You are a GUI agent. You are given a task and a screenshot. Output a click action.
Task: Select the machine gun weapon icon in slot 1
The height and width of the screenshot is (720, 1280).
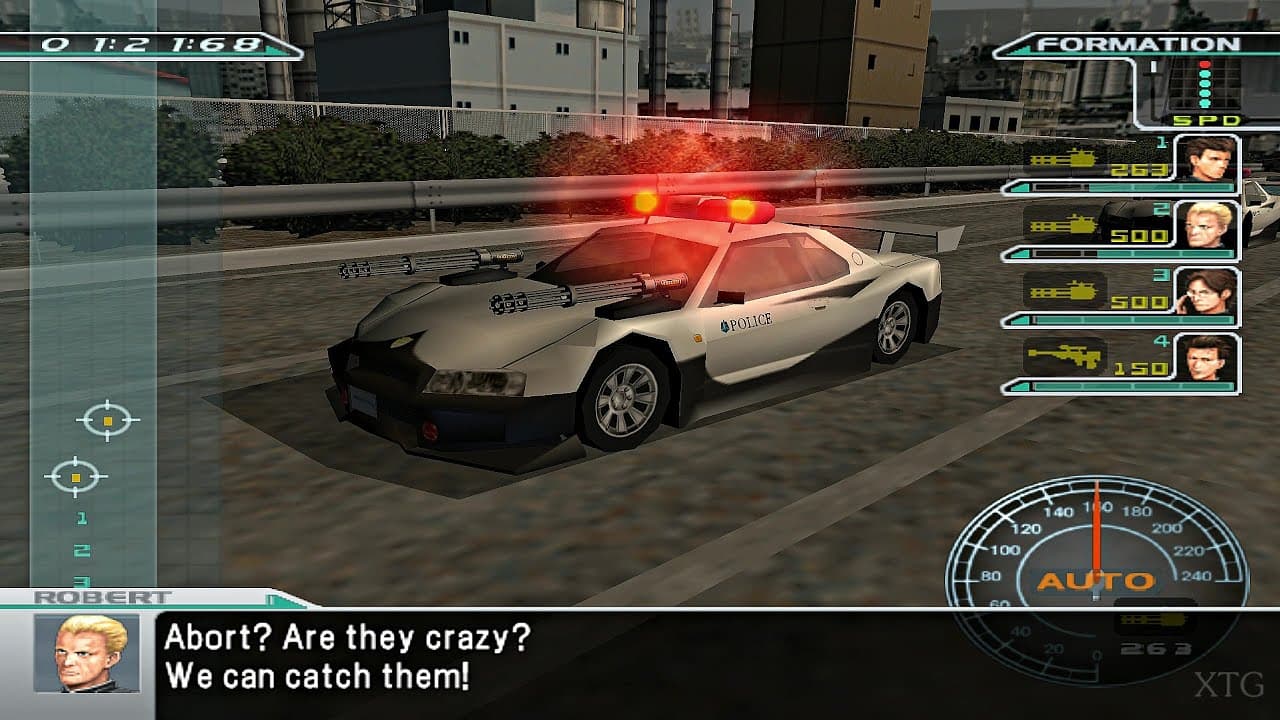click(x=1068, y=160)
